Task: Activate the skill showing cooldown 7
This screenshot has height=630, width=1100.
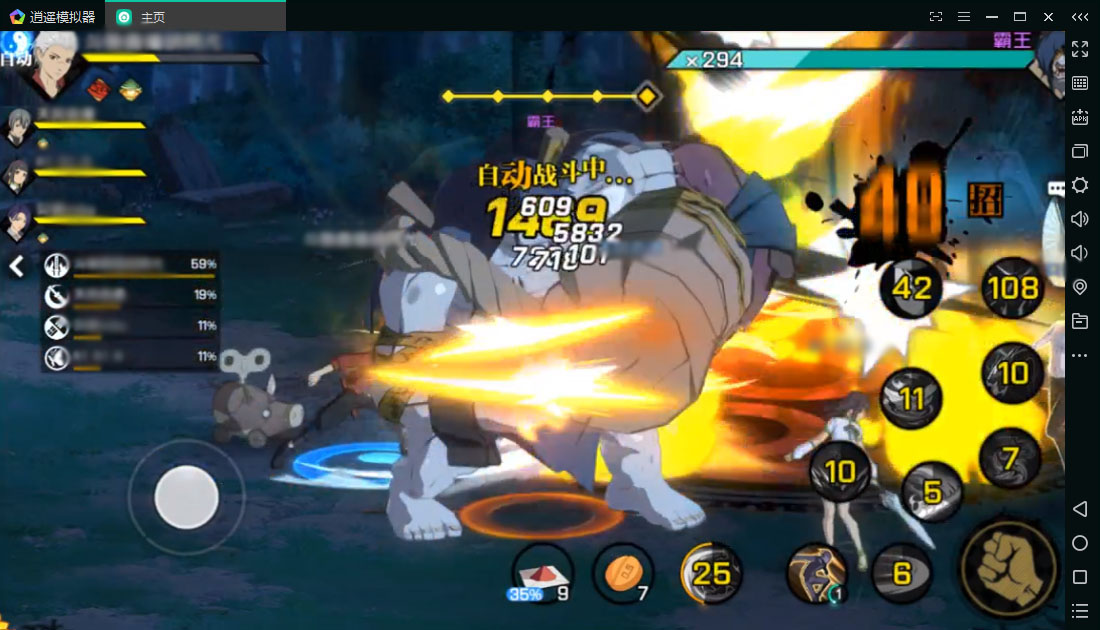Action: pyautogui.click(x=1010, y=459)
